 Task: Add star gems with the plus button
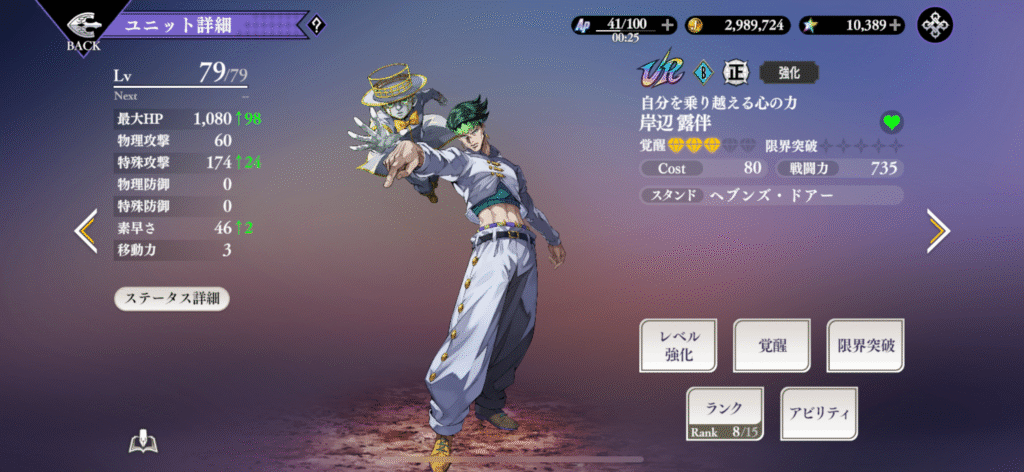(x=895, y=25)
